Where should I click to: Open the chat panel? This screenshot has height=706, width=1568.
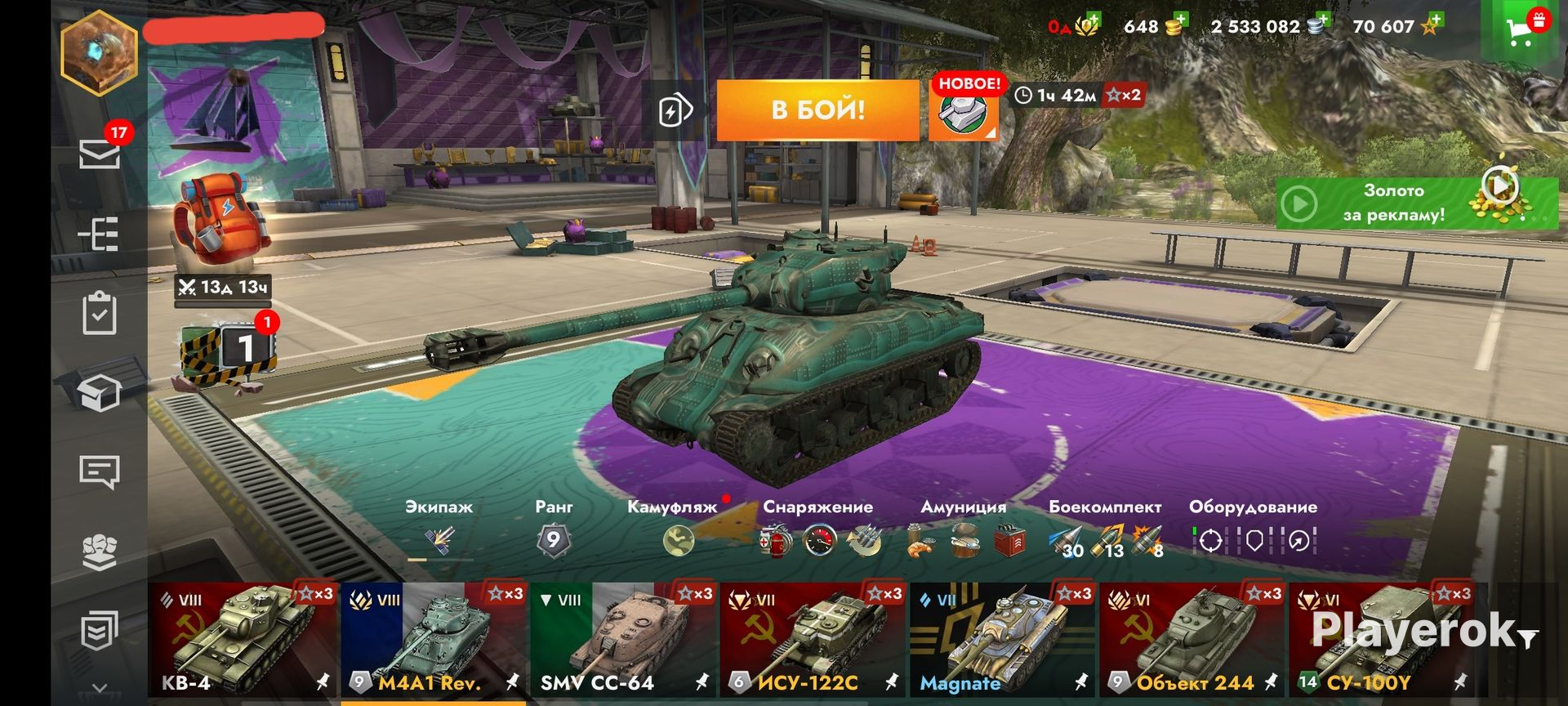(100, 471)
